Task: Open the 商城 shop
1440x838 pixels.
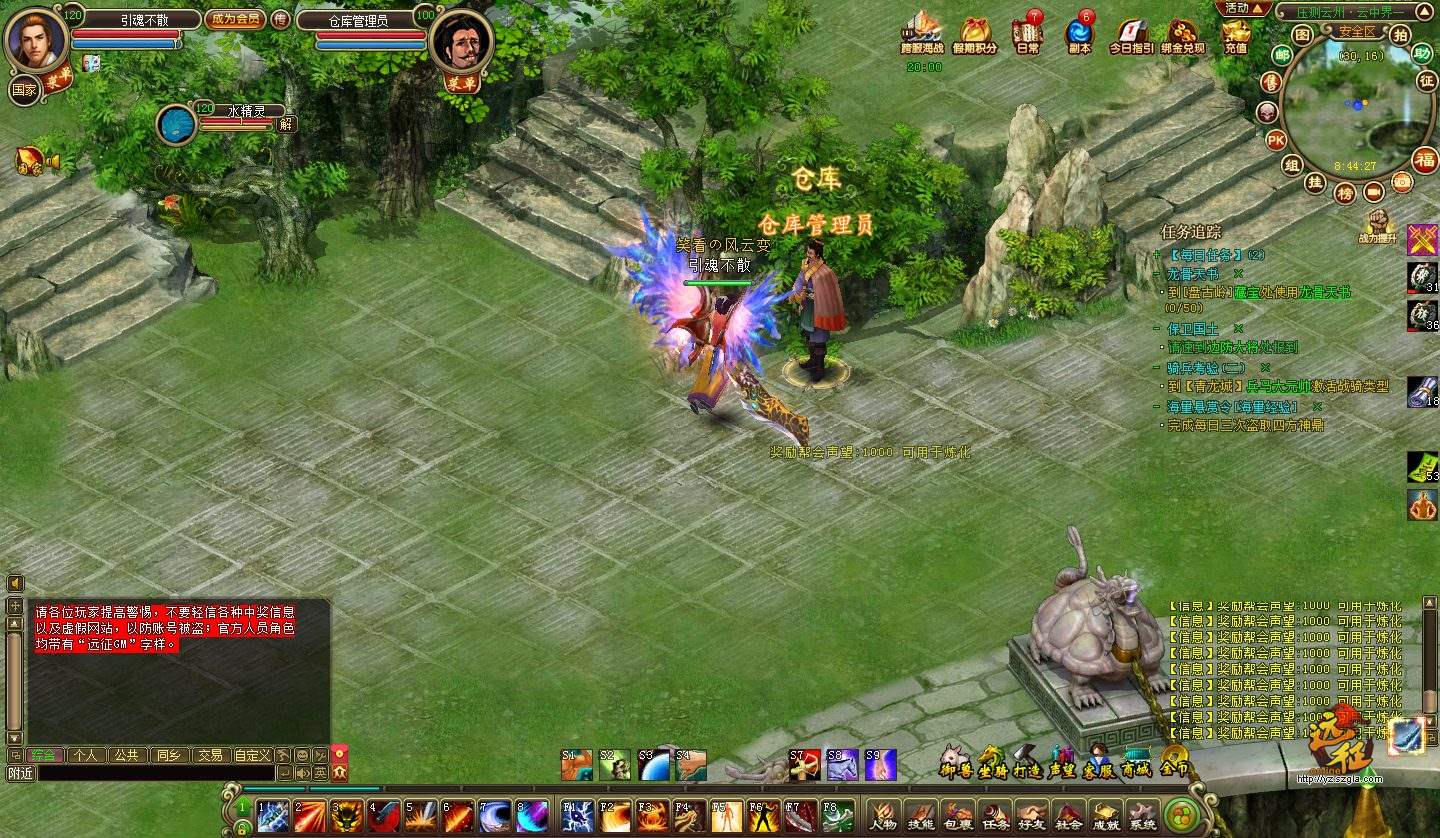Action: (x=1136, y=762)
